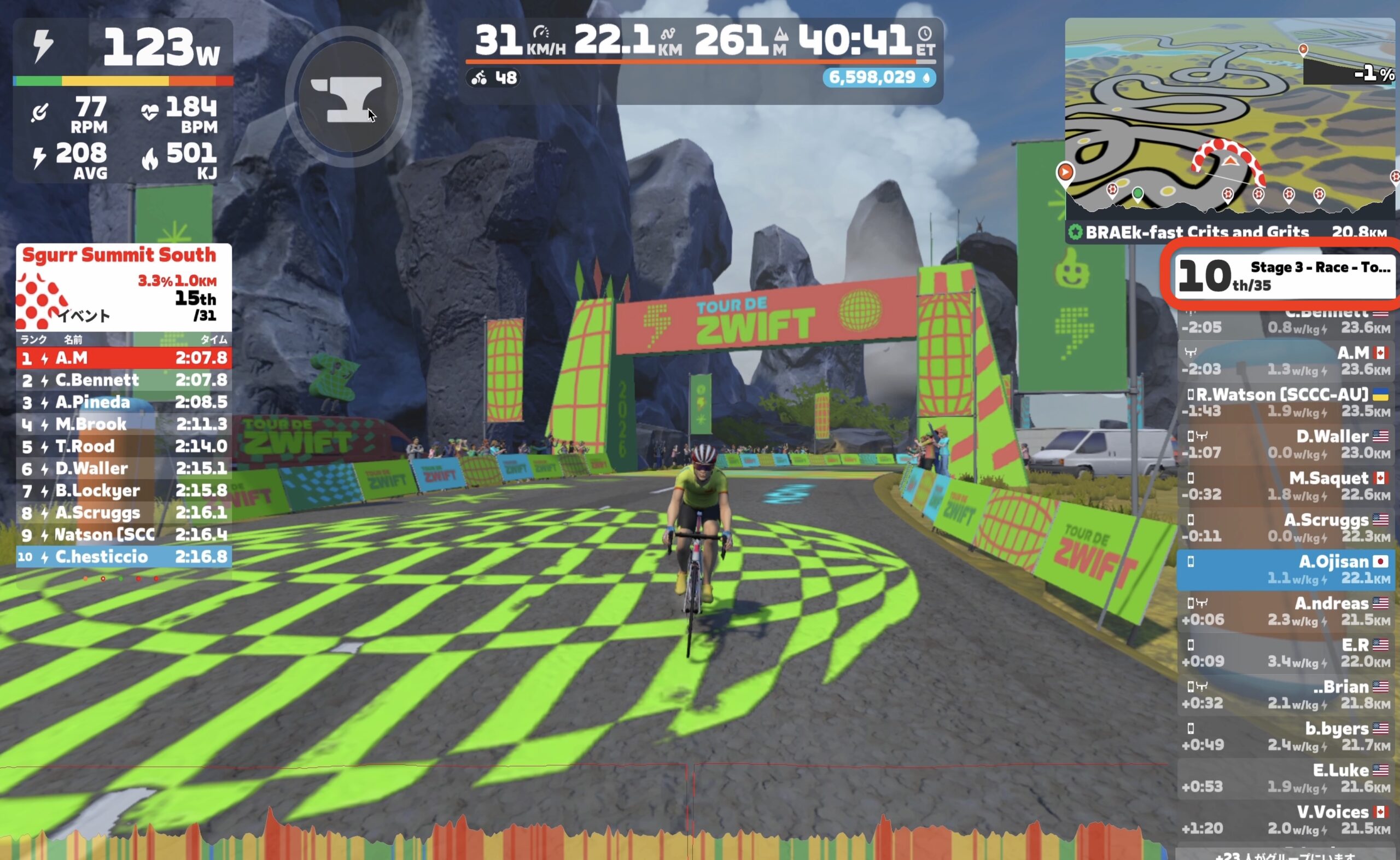
Task: Click the BRAEk-fast Crits and Grits route label
Action: [x=1197, y=232]
